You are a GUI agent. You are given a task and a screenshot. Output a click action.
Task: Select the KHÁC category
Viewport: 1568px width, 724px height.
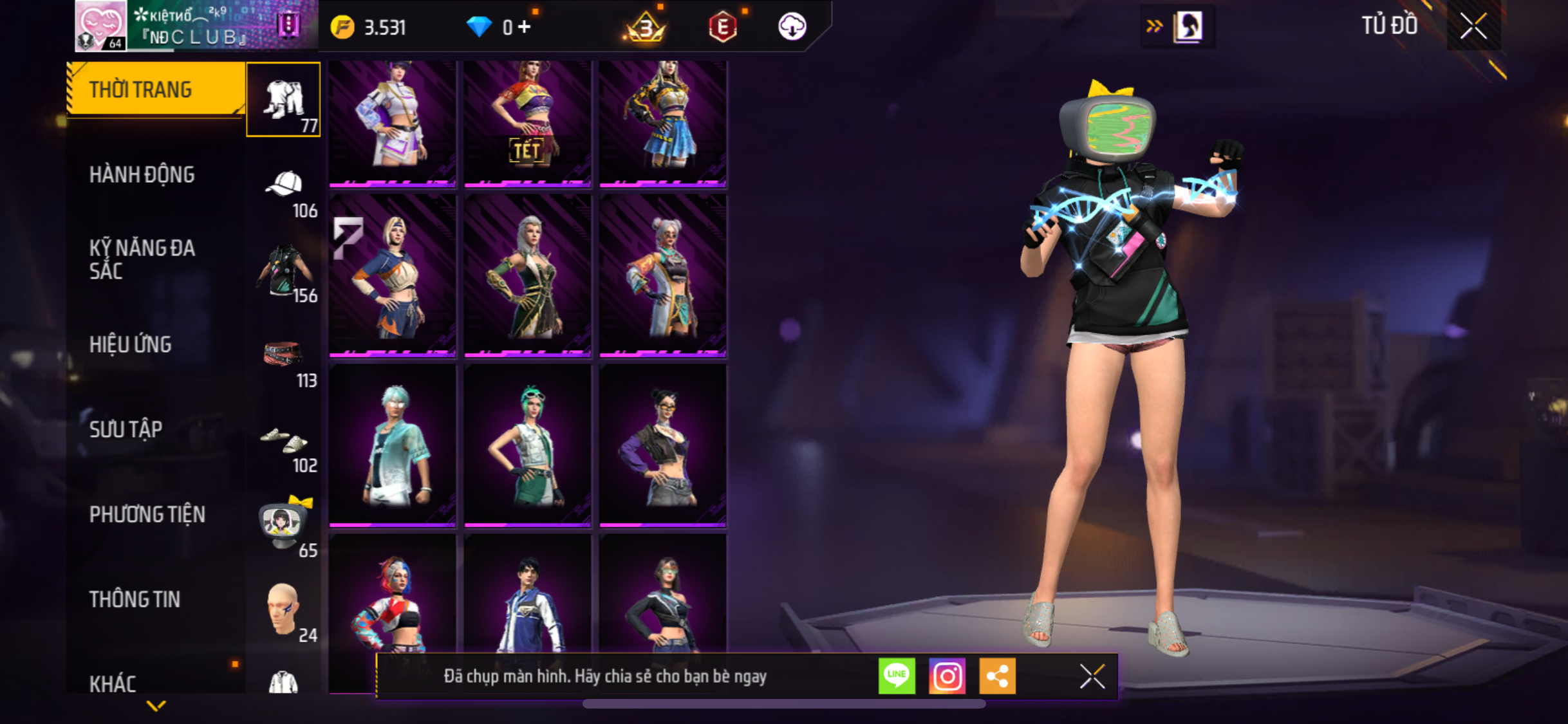[113, 683]
